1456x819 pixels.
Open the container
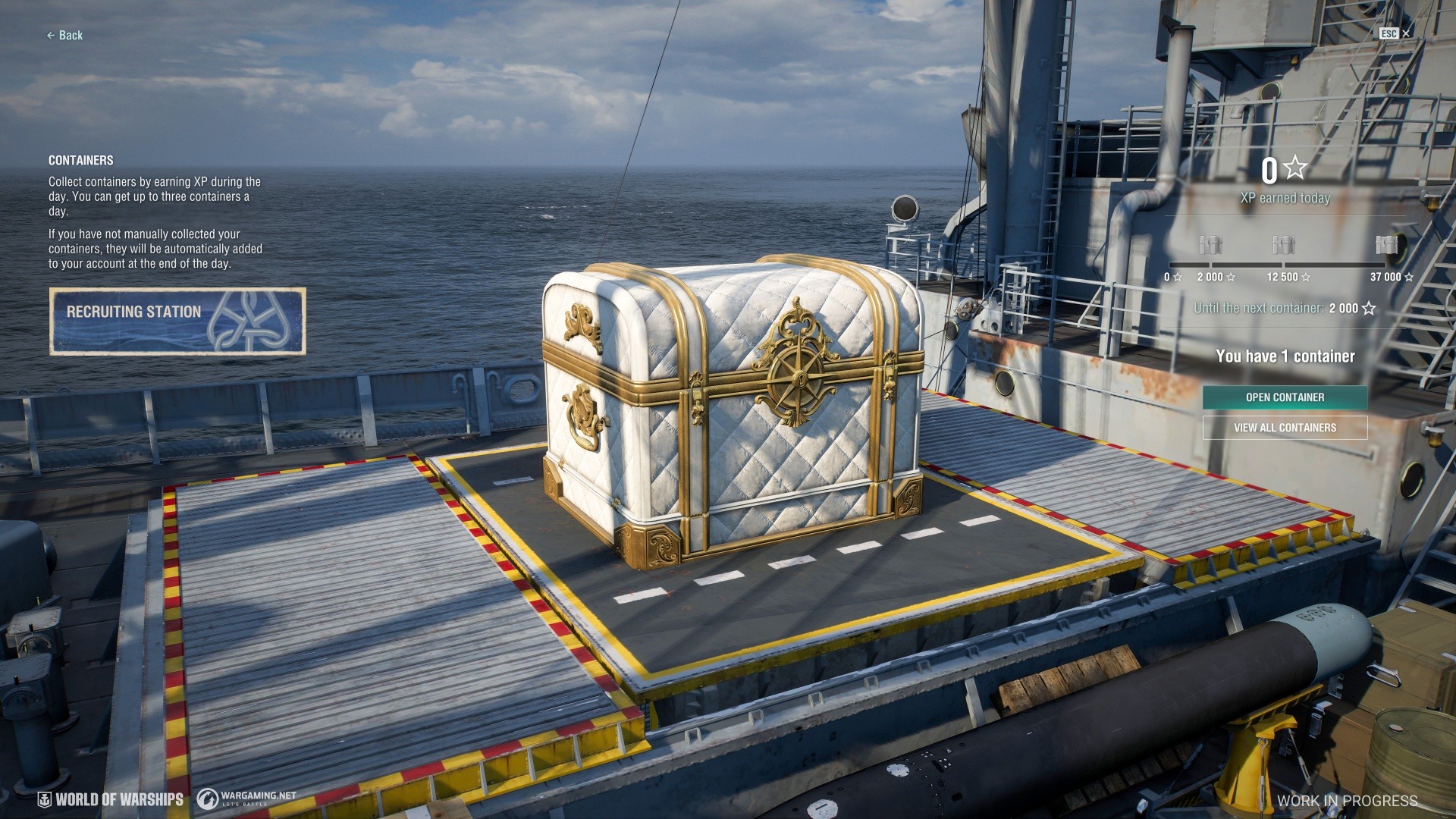[1285, 397]
